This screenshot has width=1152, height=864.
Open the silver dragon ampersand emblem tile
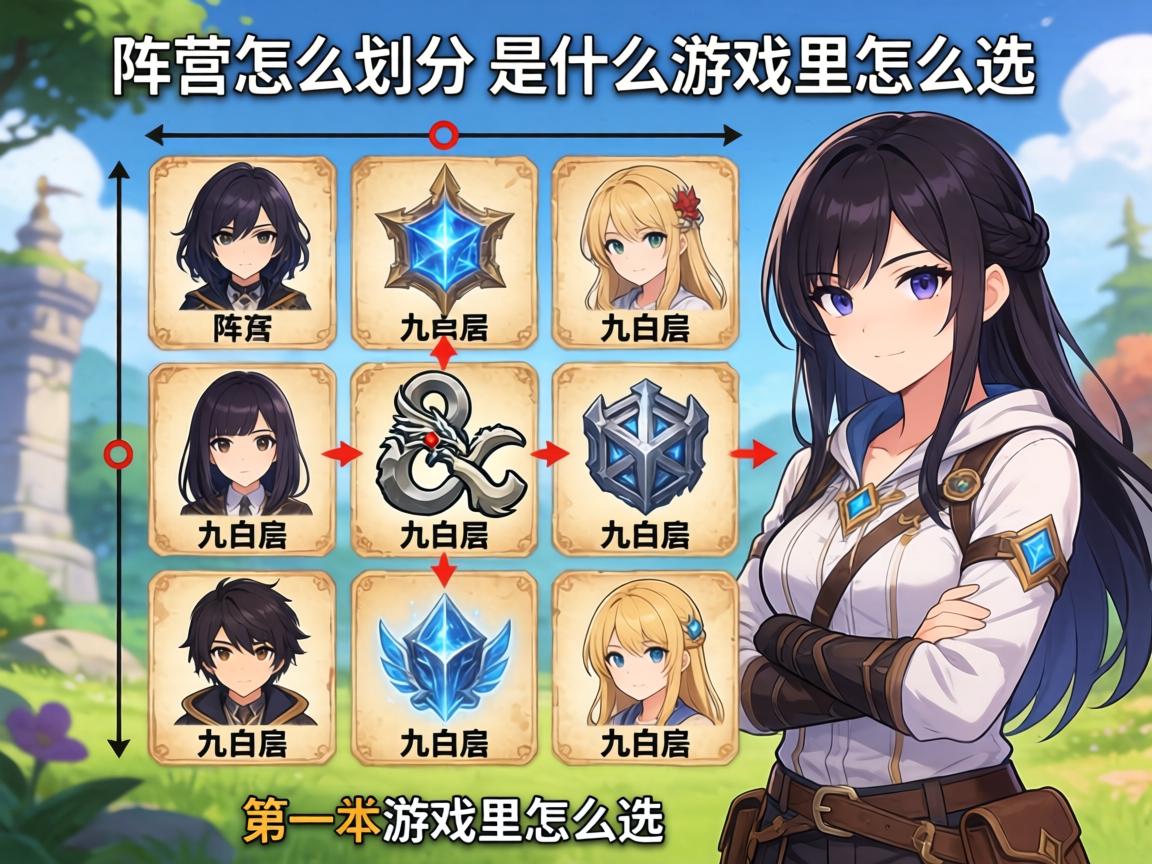[x=444, y=458]
